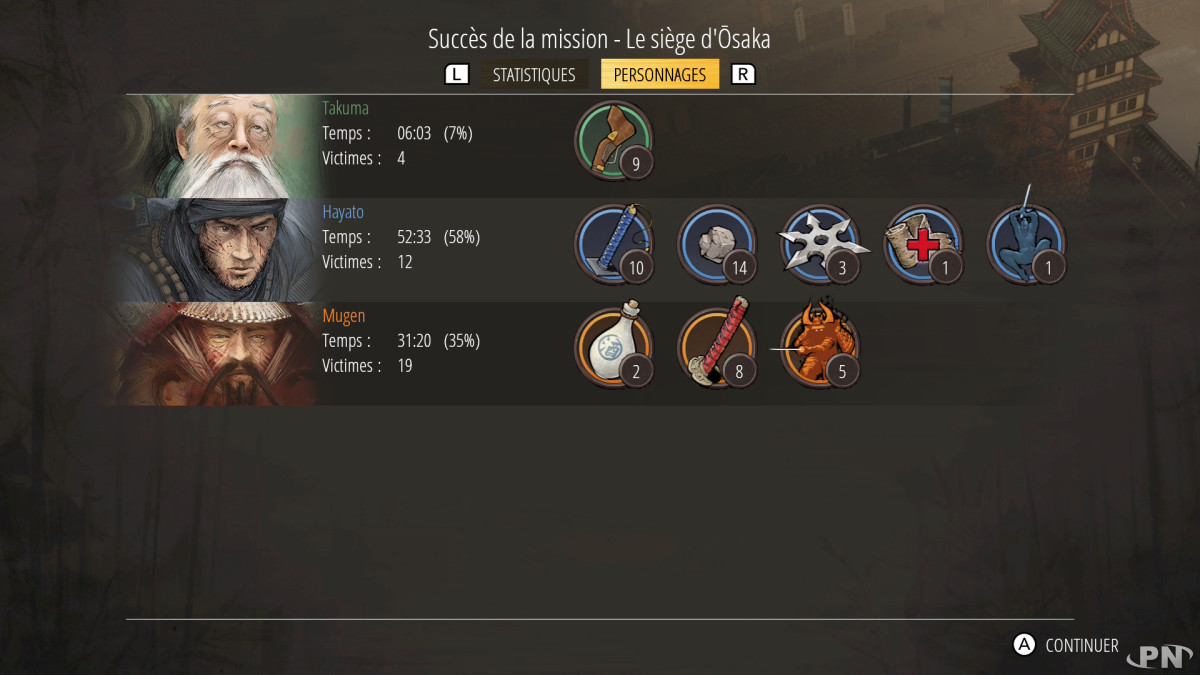Select Hayato's ninja sword icon
Image resolution: width=1200 pixels, height=675 pixels.
(x=614, y=244)
